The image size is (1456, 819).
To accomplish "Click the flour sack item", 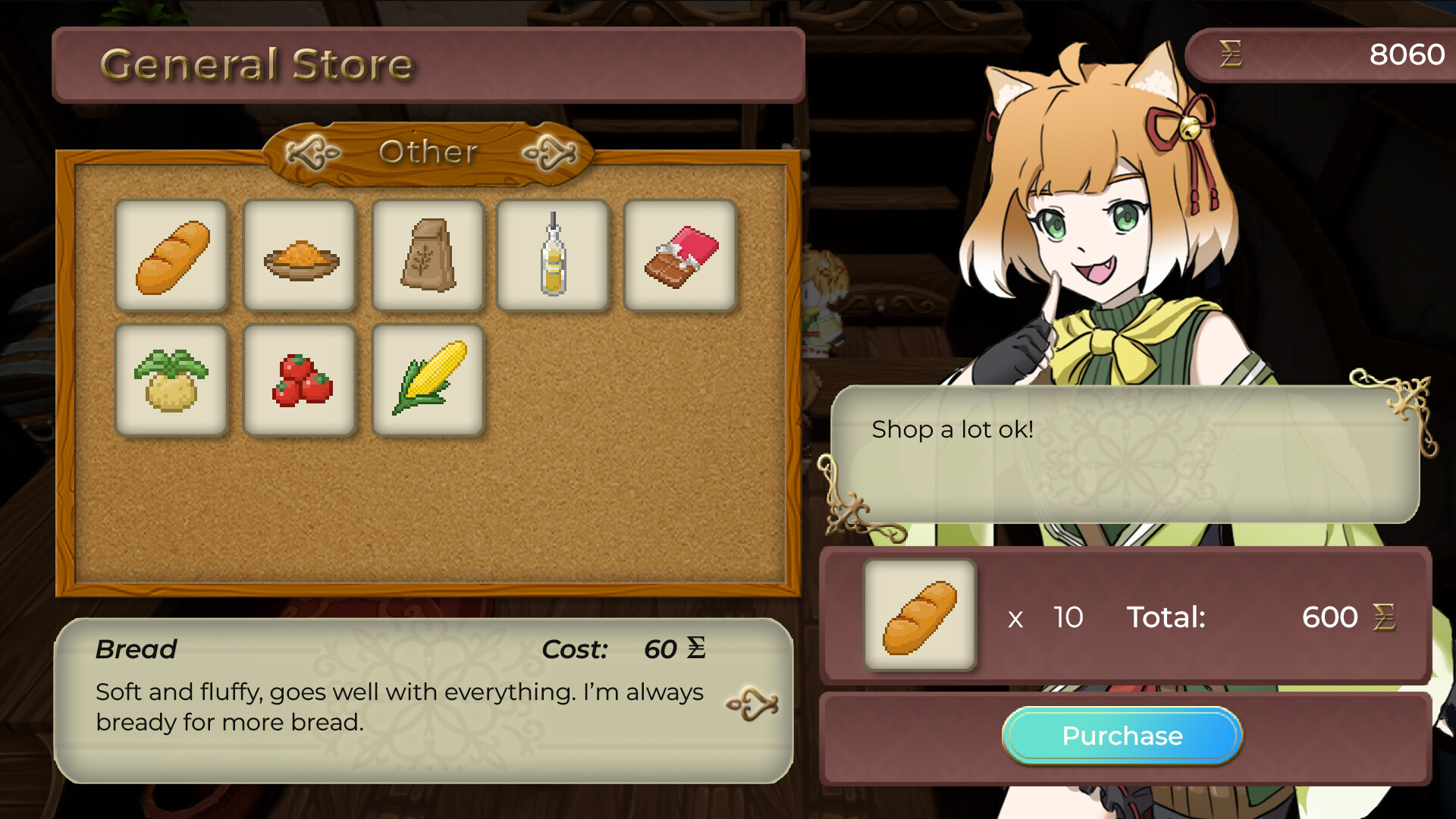I will point(428,256).
